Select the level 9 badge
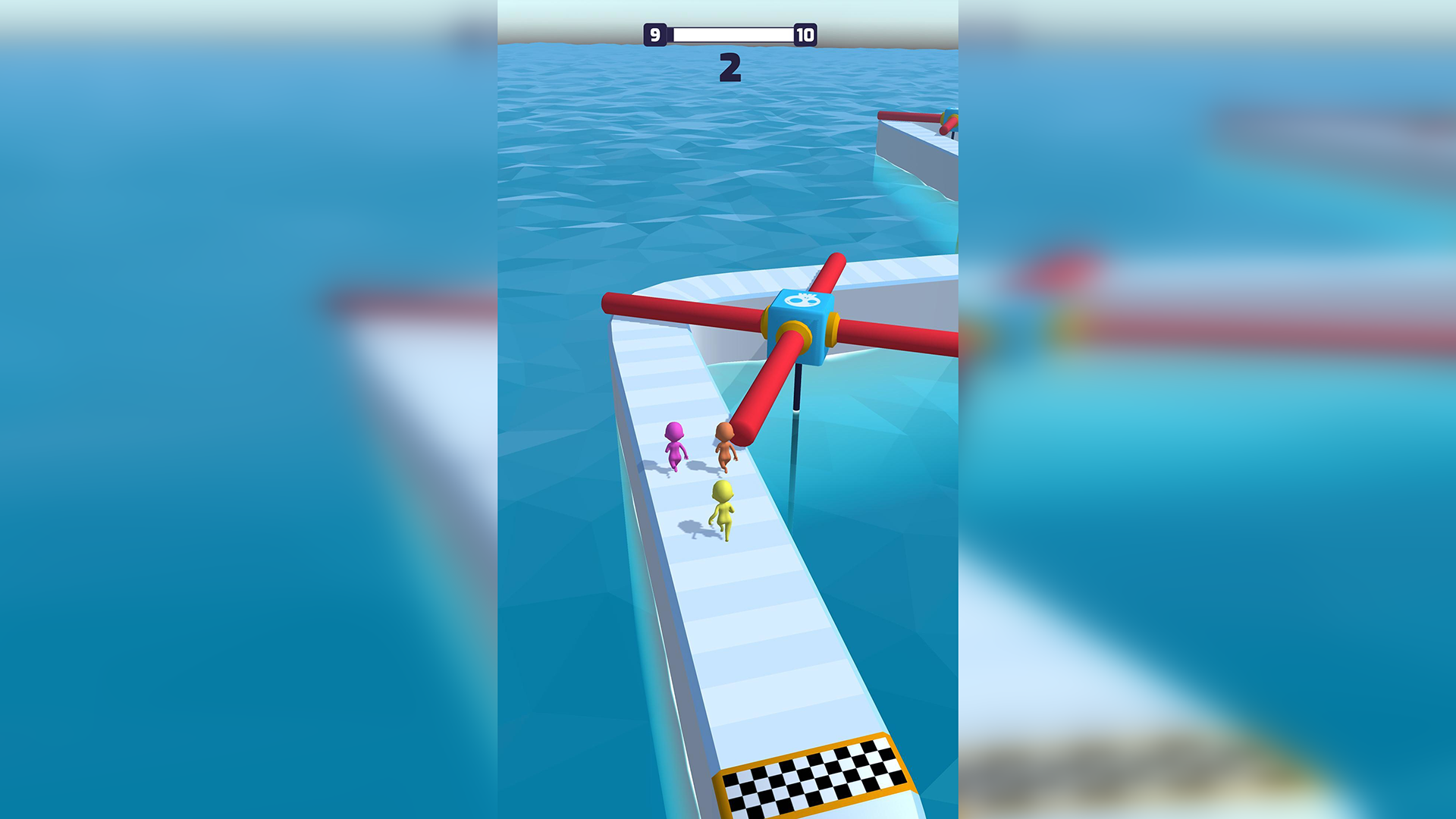The height and width of the screenshot is (819, 1456). point(655,33)
